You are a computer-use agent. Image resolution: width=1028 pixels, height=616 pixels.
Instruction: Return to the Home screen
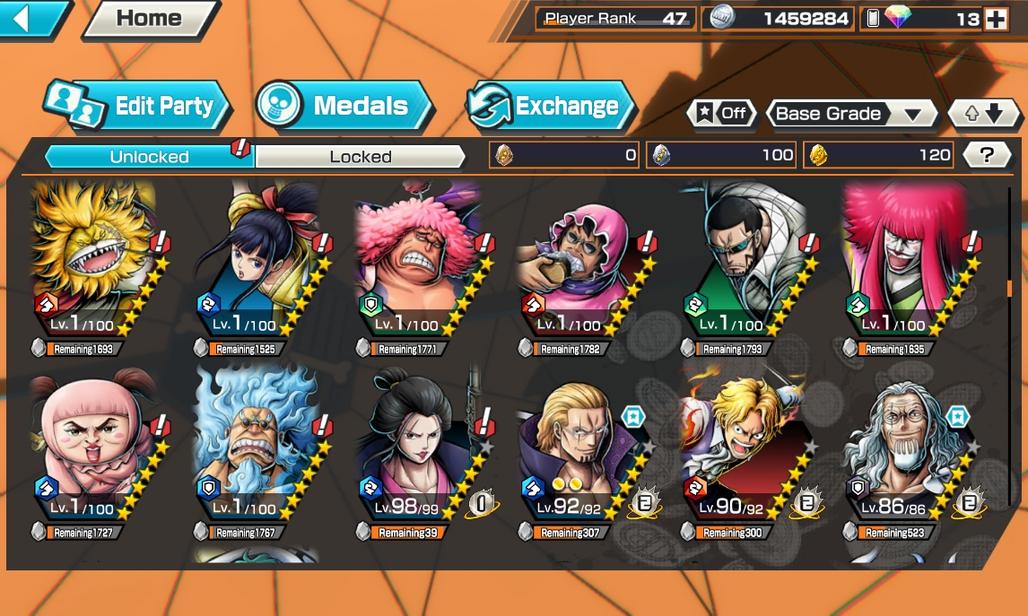149,18
